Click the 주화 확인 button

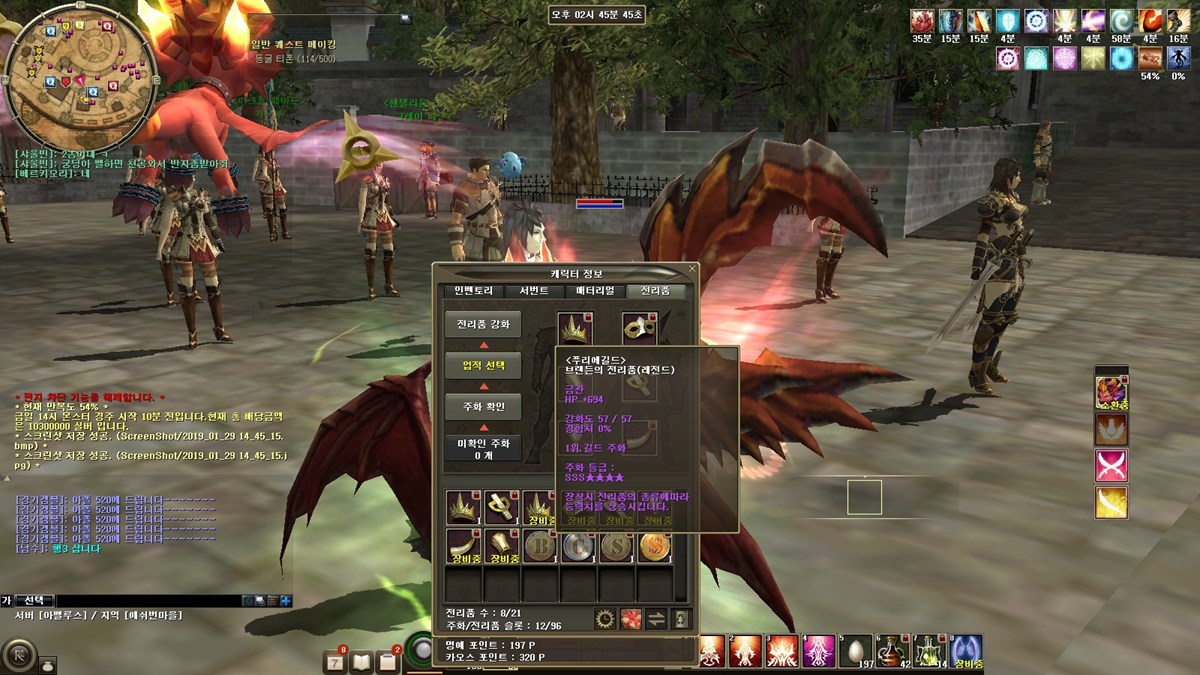(x=483, y=407)
